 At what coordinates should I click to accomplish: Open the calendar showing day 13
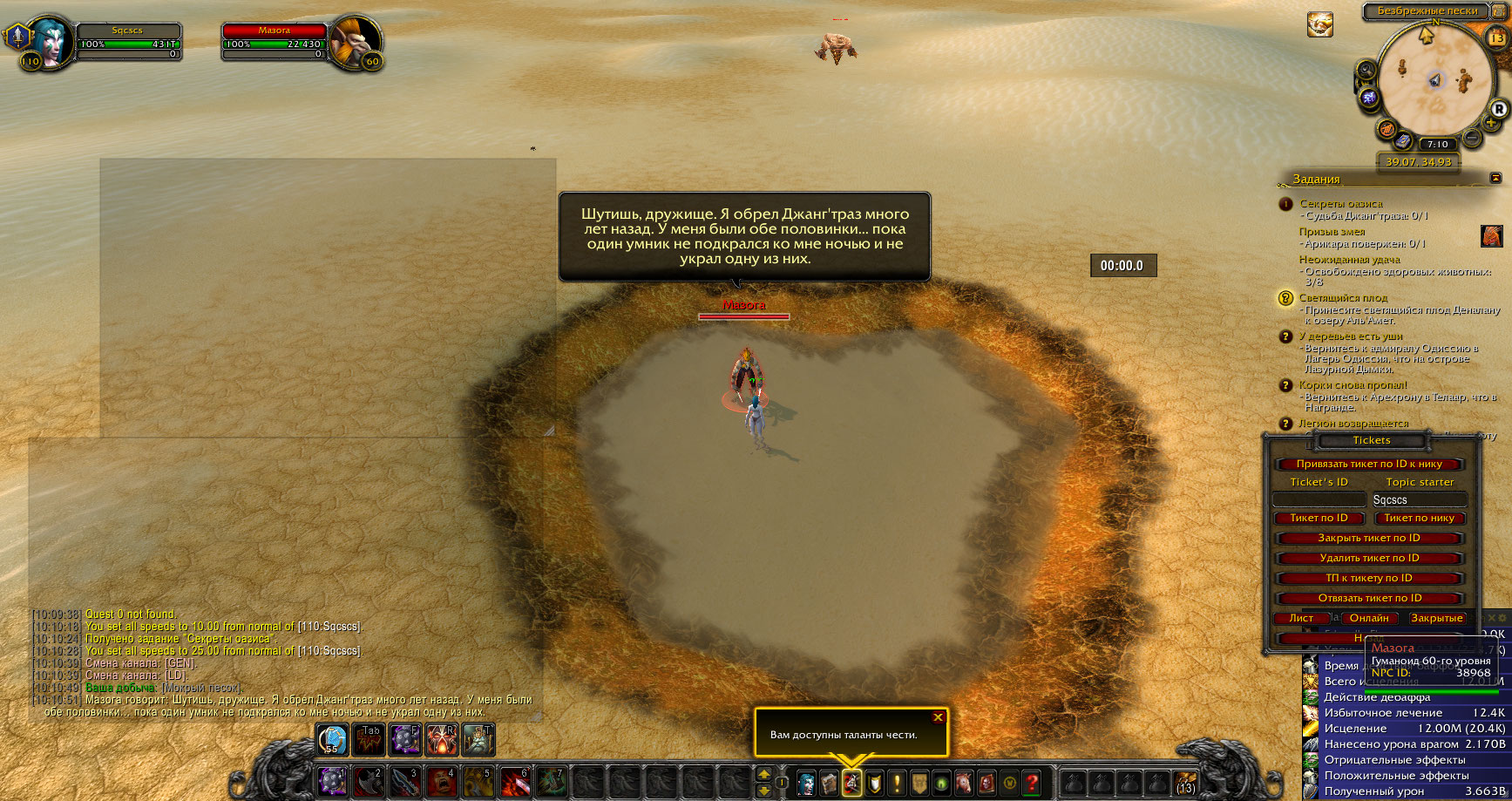click(x=1495, y=37)
